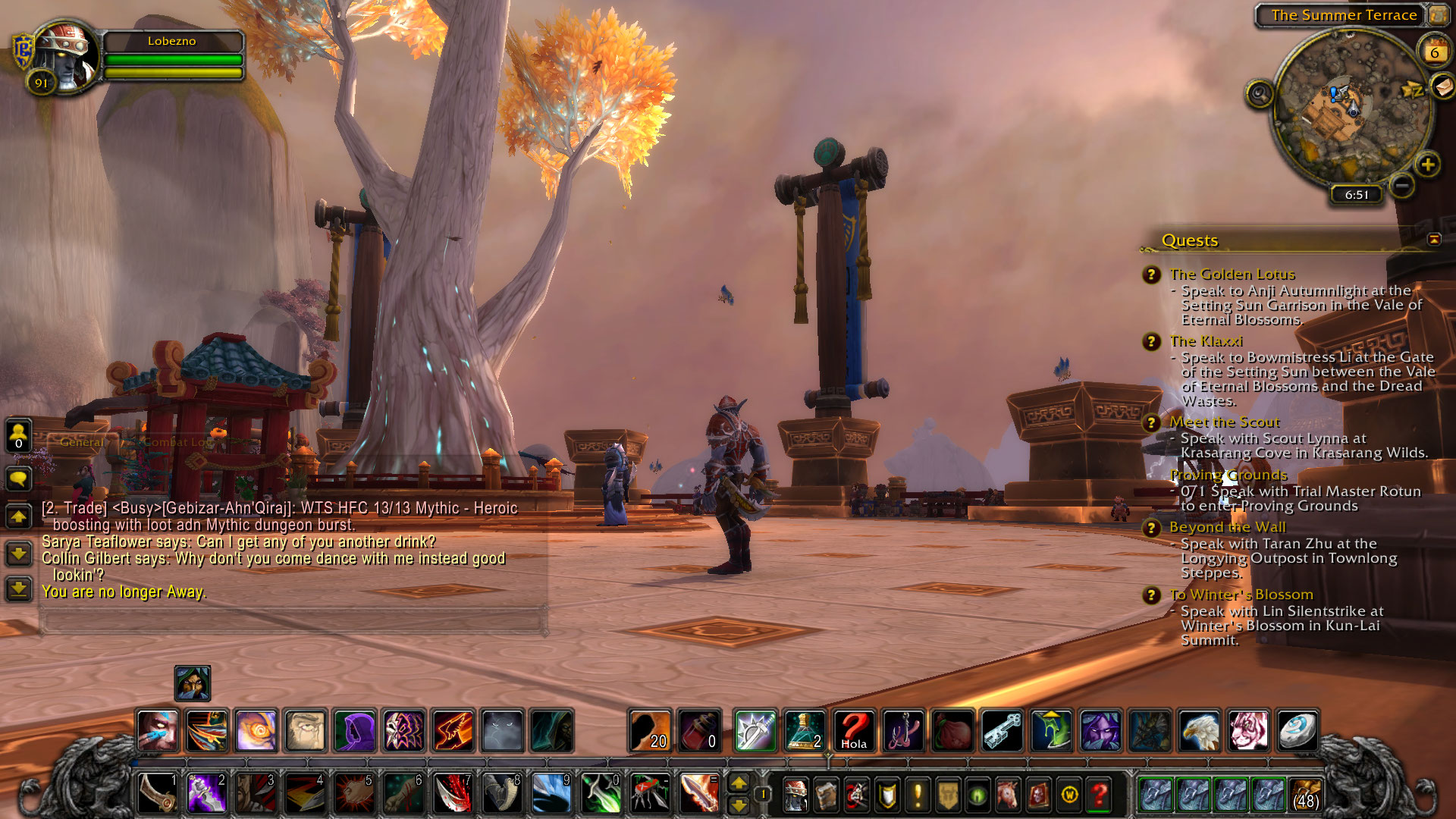Switch to the Combat Log chat tab
The image size is (1456, 819).
click(177, 442)
